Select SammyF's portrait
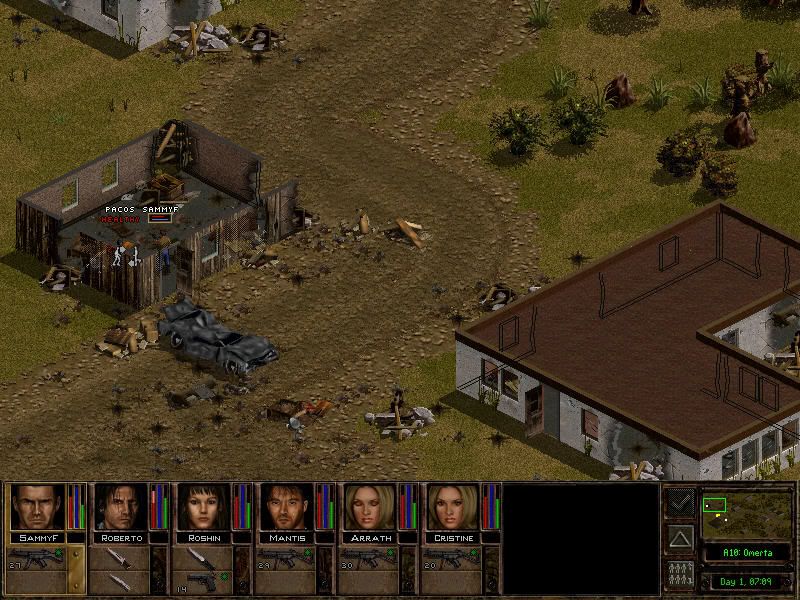The width and height of the screenshot is (800, 600). pos(37,507)
